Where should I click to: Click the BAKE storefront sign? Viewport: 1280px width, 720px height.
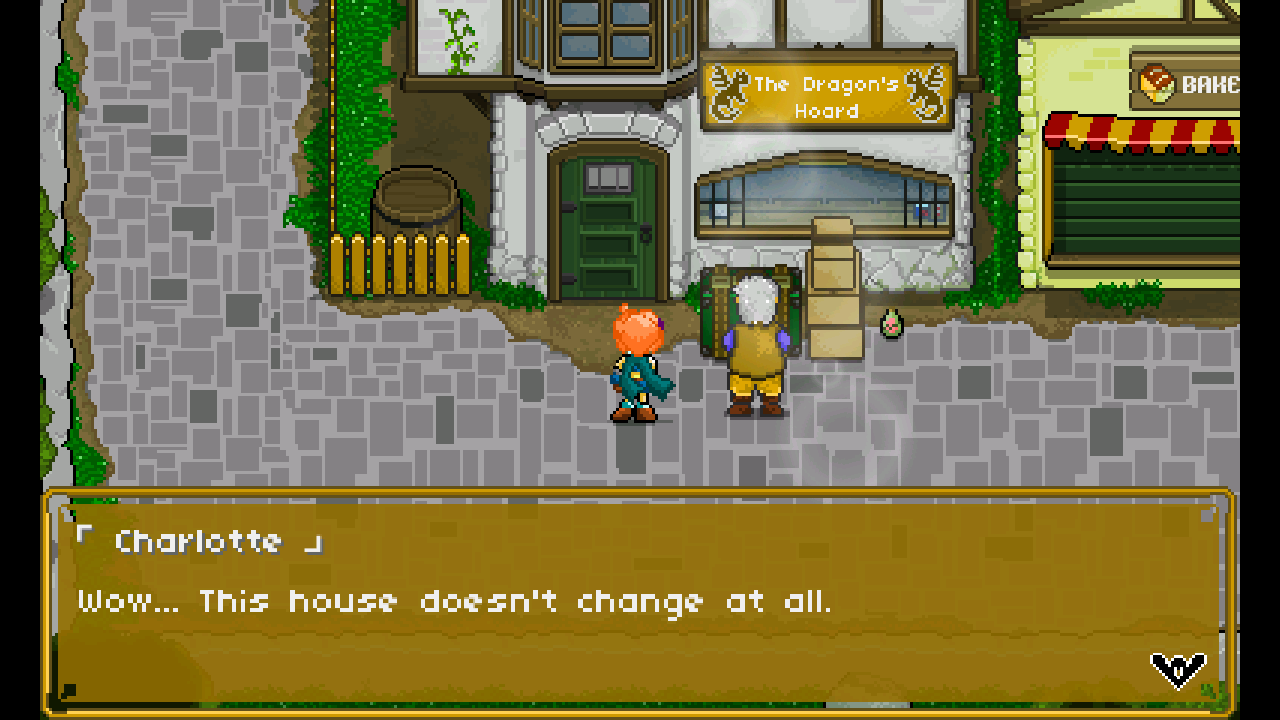point(1200,85)
